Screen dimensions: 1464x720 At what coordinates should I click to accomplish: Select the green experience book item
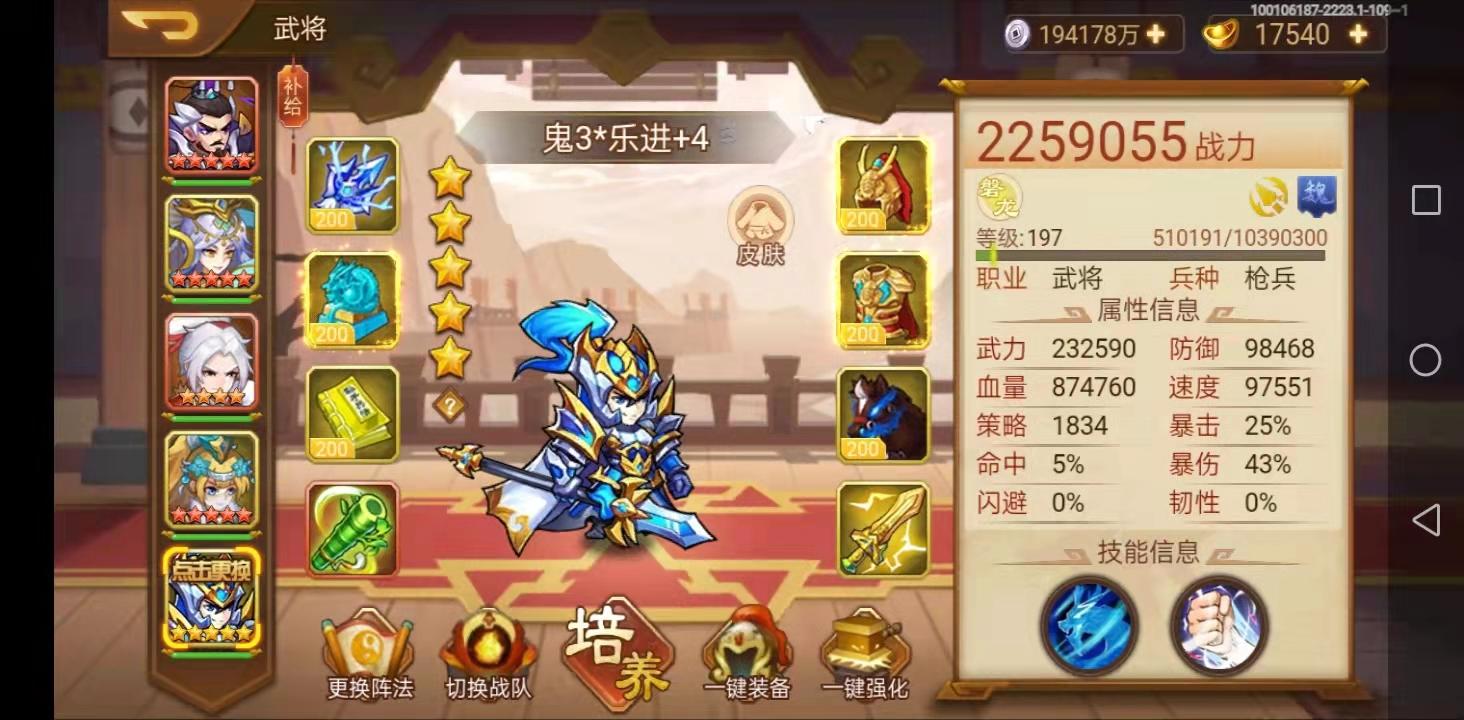pos(352,413)
